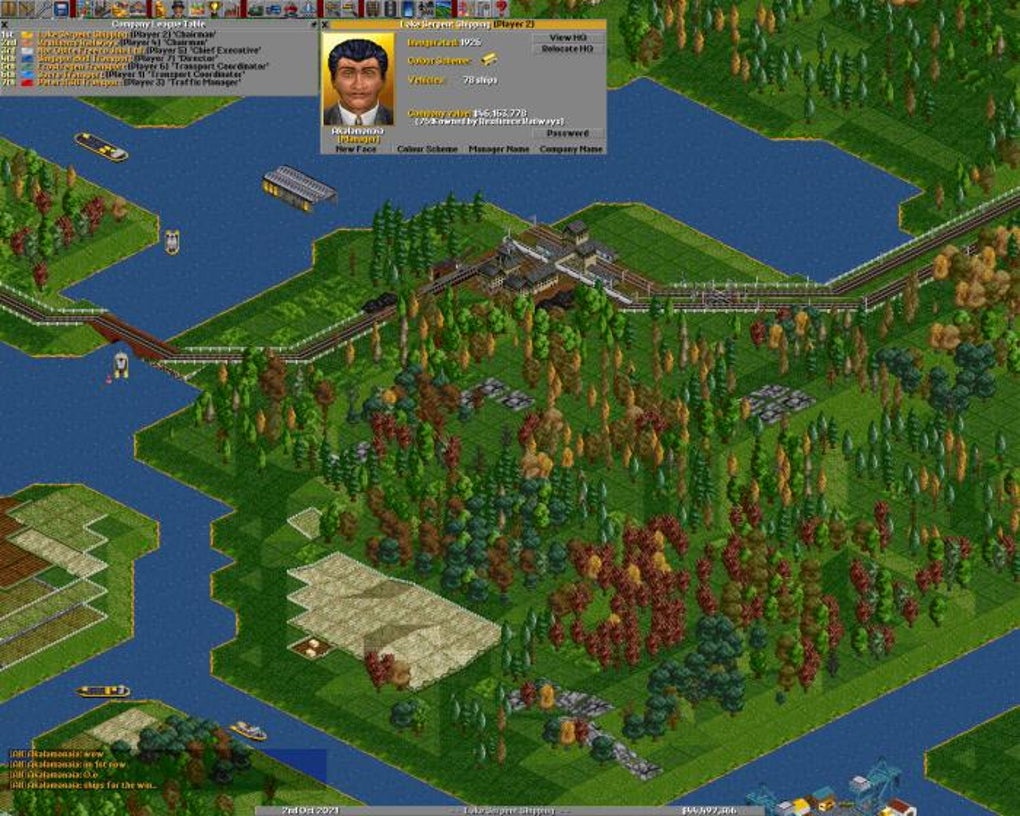The width and height of the screenshot is (1020, 816).
Task: Choose New Face for the manager
Action: 357,149
